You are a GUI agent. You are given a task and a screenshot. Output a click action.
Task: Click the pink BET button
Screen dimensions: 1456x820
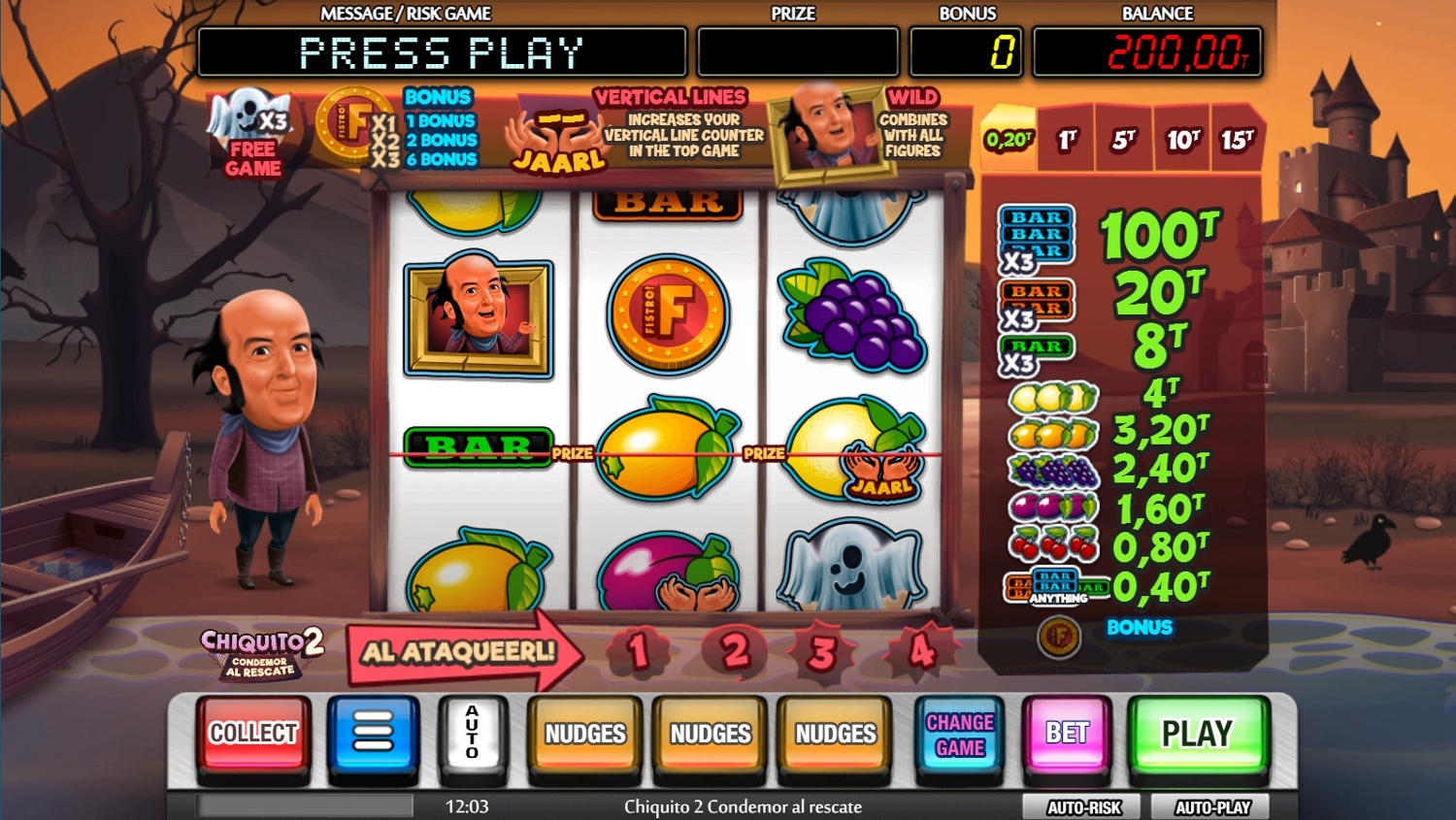pos(1067,735)
